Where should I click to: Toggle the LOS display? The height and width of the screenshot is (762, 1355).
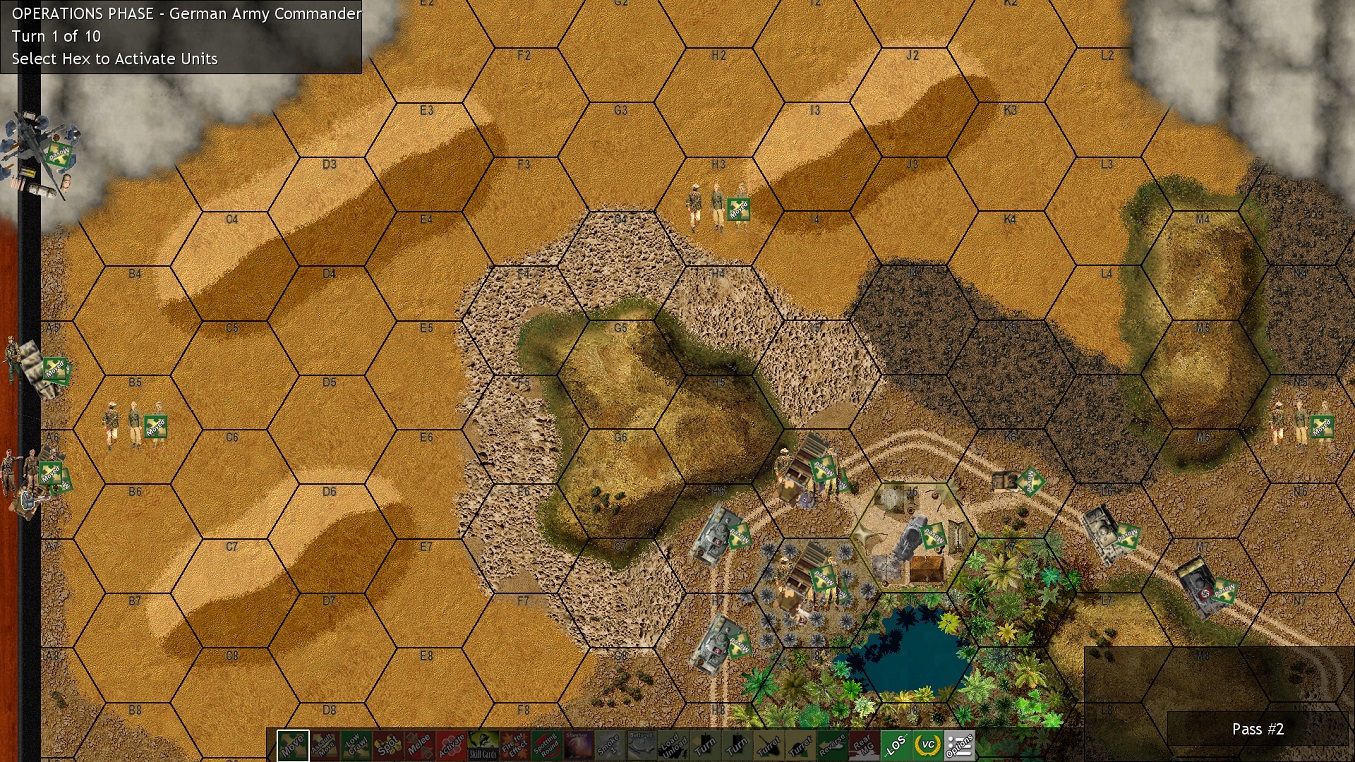pos(895,744)
